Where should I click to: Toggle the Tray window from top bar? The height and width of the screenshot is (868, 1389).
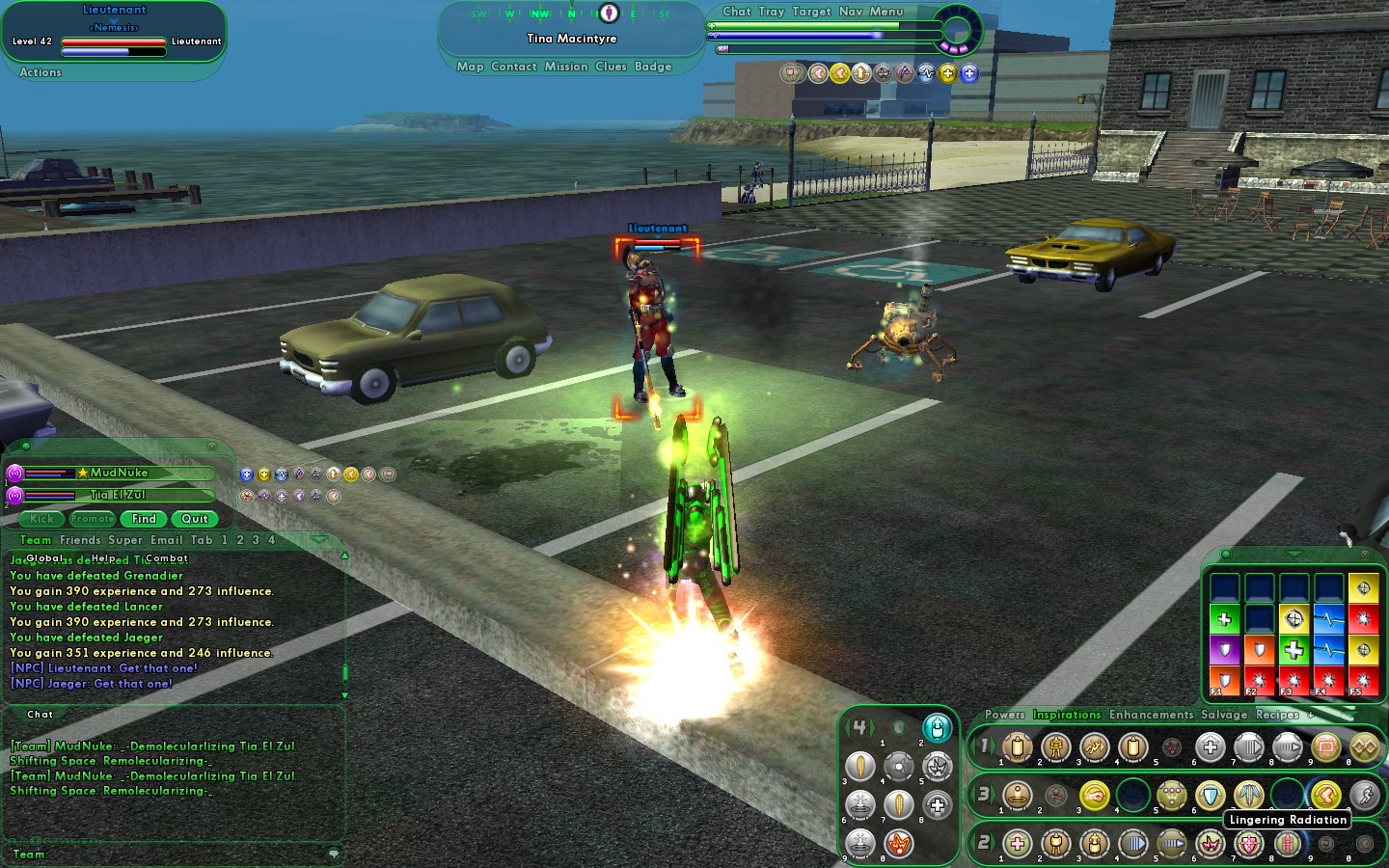pyautogui.click(x=771, y=12)
